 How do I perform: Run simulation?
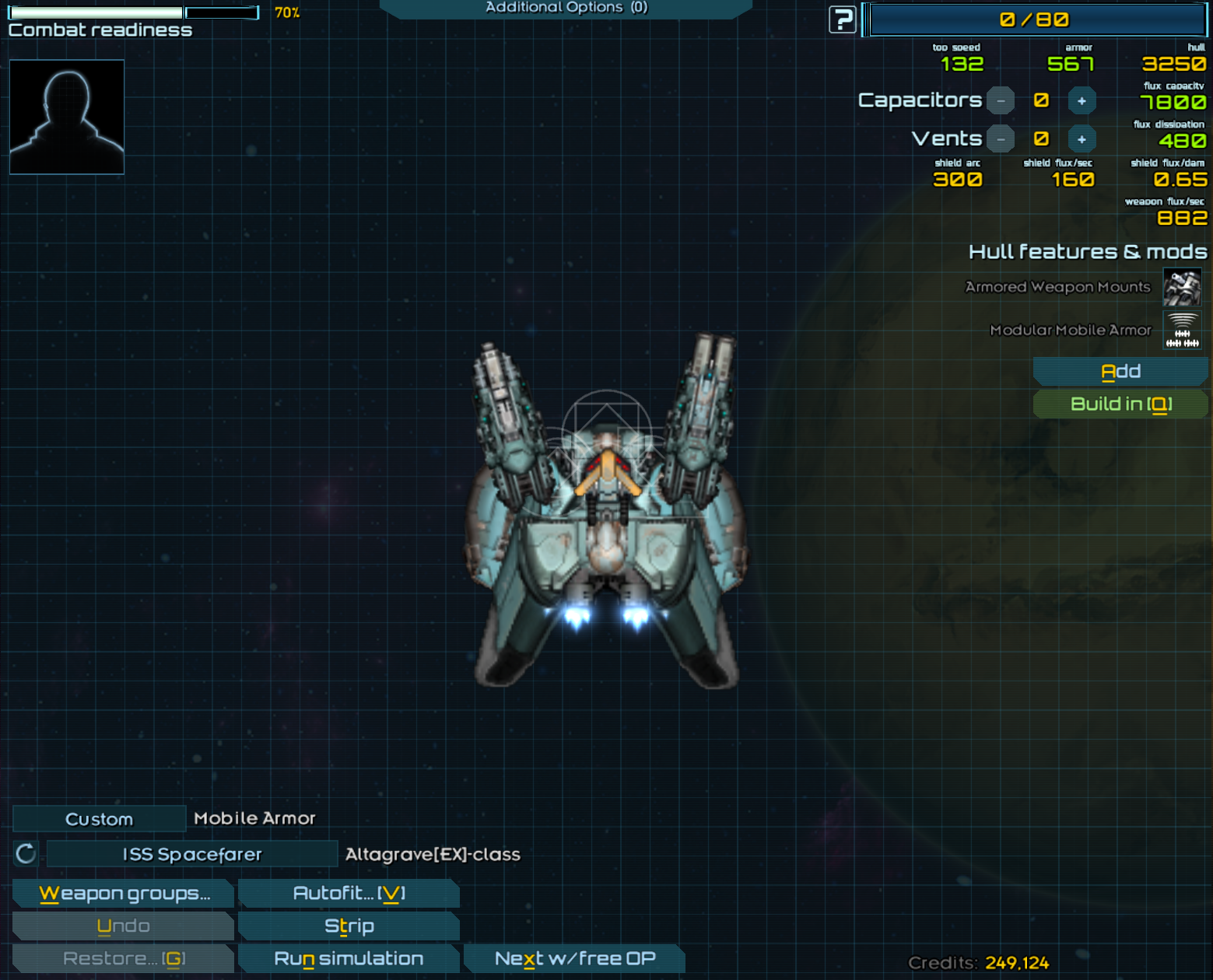[x=349, y=958]
